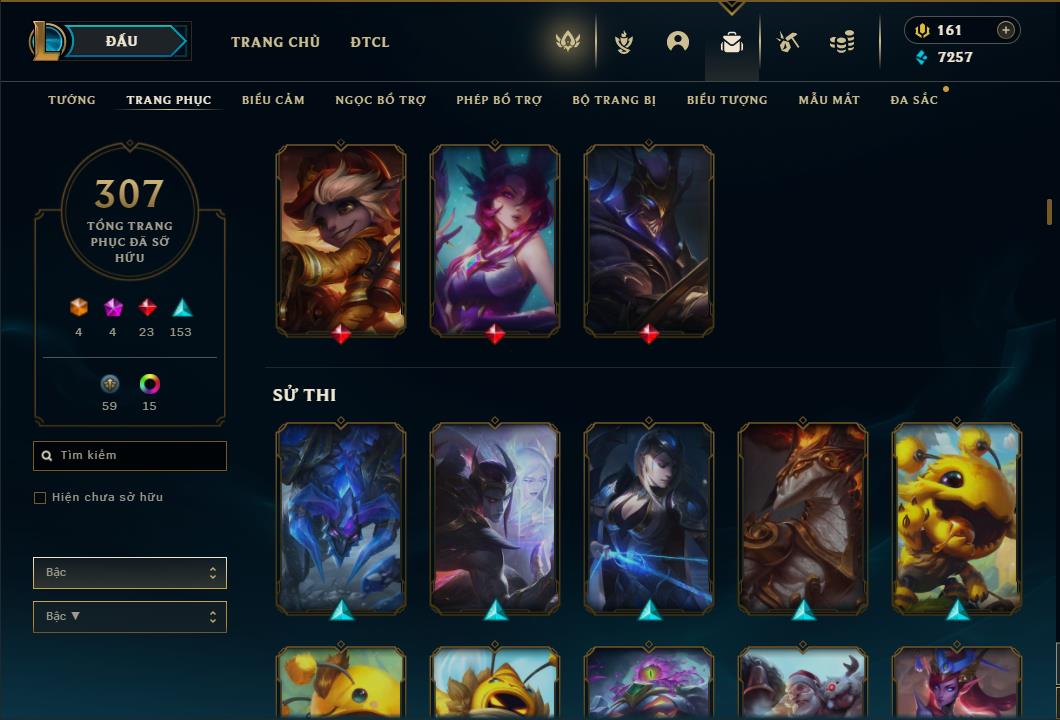Open the TRANG CHỦ home page
Viewport: 1060px width, 720px height.
point(275,42)
